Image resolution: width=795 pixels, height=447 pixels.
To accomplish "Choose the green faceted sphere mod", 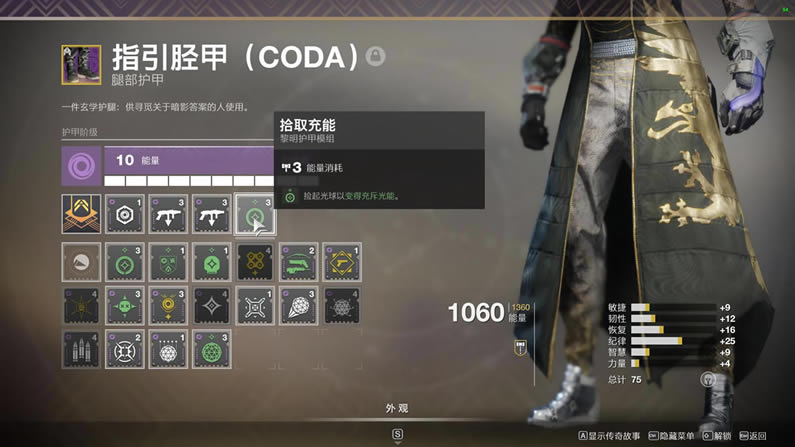I will (212, 351).
